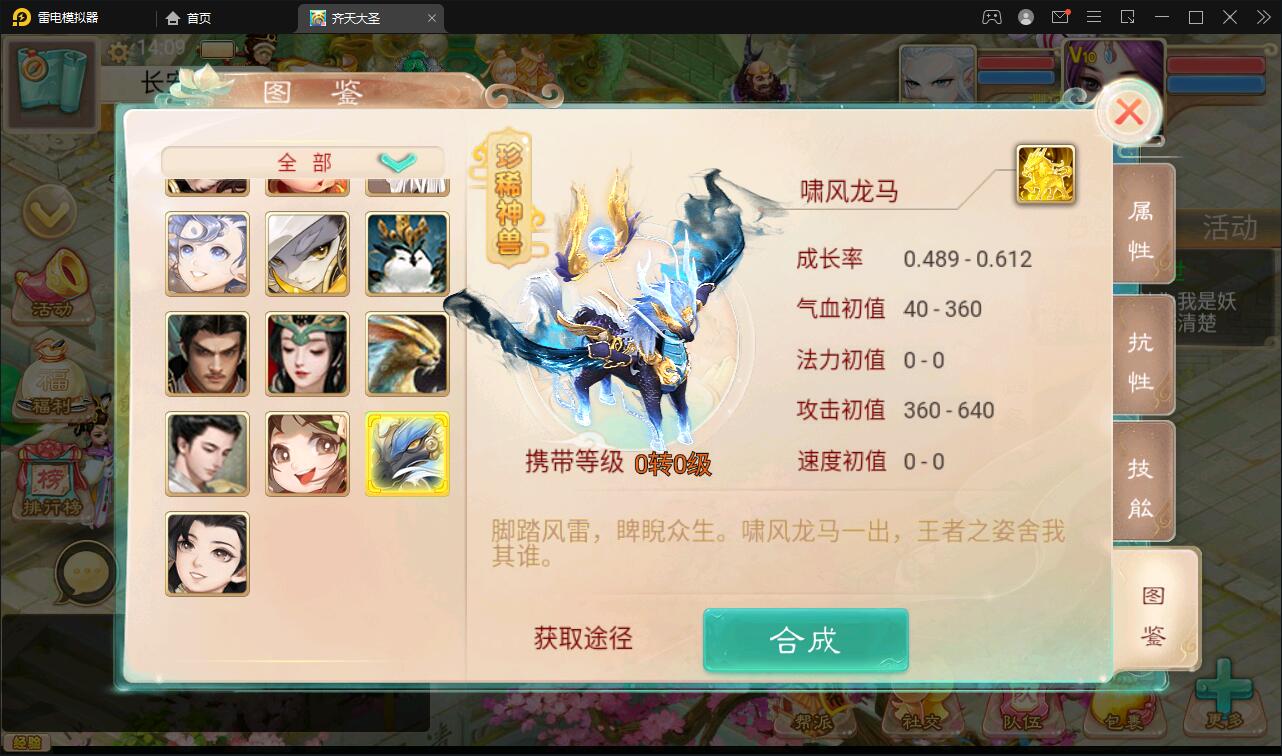
Task: Open the emulator hamburger menu
Action: pos(1095,16)
